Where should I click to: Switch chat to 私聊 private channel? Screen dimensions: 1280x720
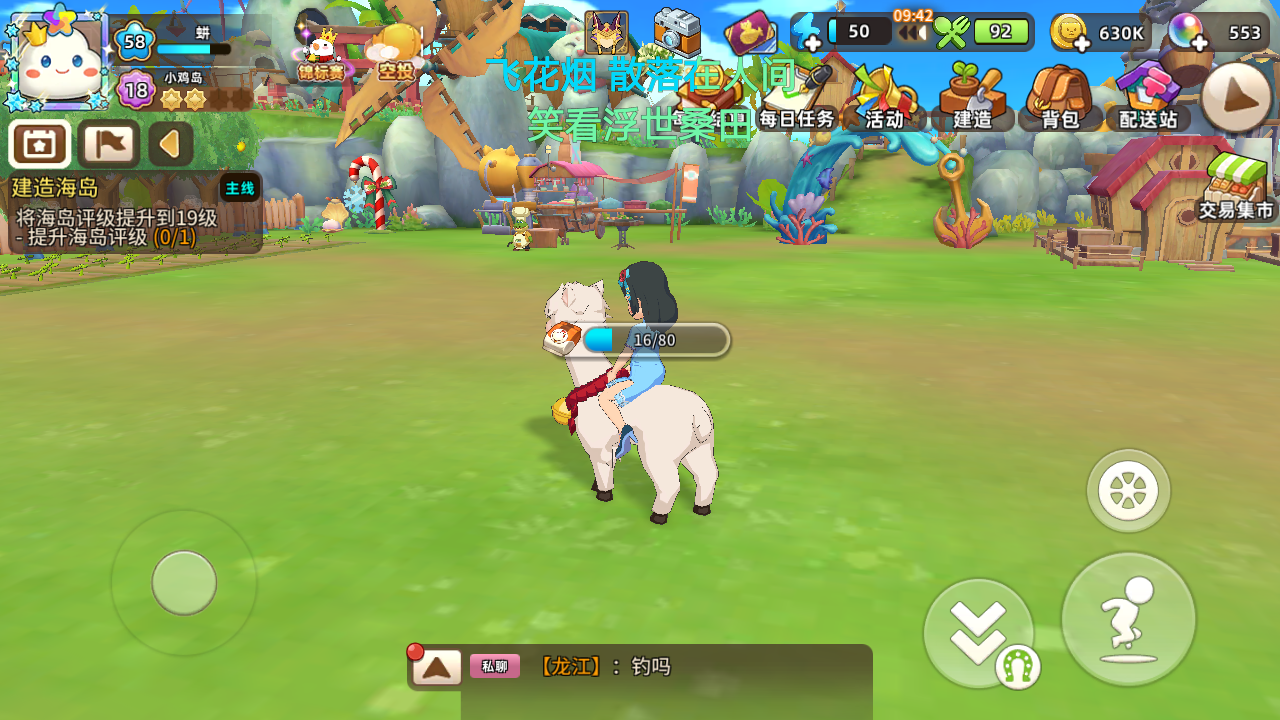pos(494,665)
